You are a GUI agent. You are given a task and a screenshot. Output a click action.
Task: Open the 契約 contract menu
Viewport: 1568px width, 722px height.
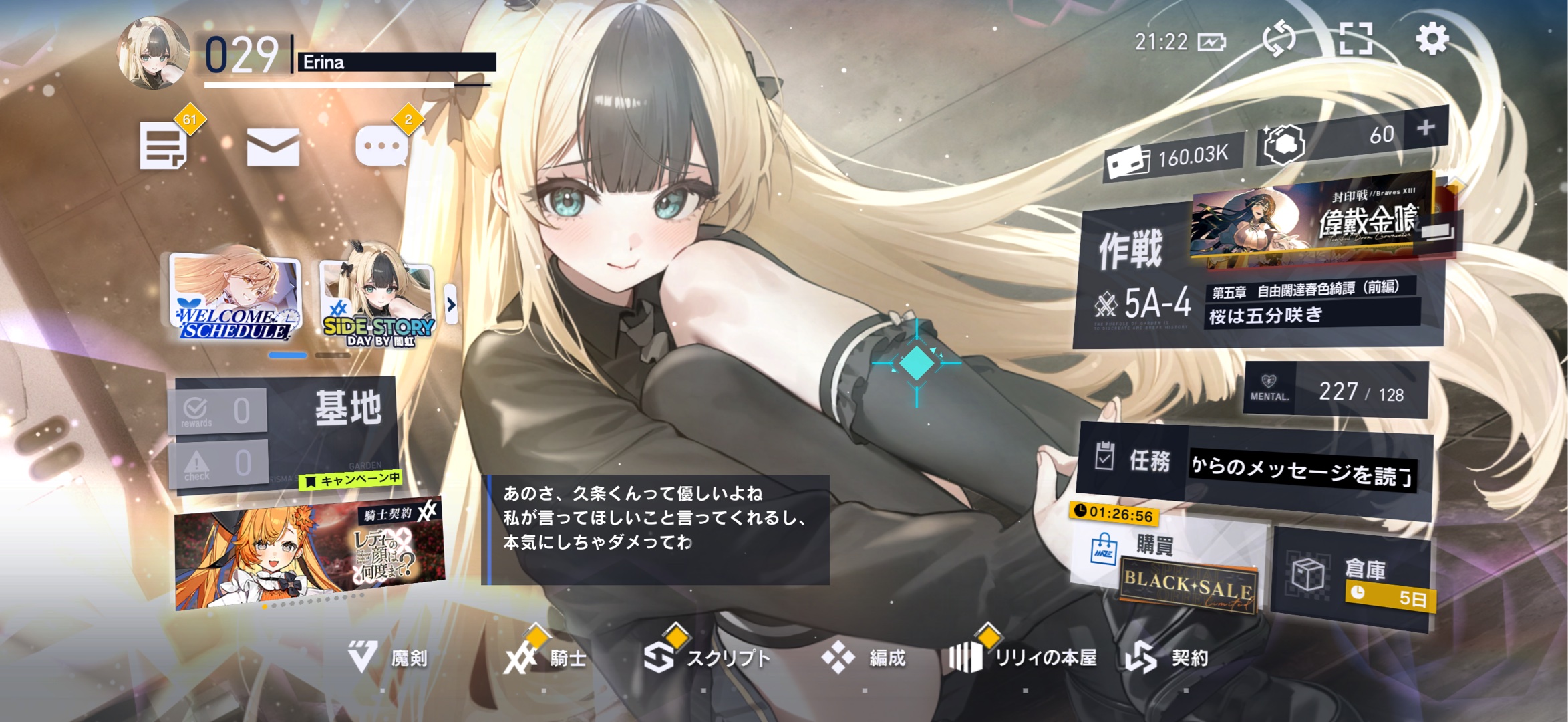pyautogui.click(x=1169, y=658)
